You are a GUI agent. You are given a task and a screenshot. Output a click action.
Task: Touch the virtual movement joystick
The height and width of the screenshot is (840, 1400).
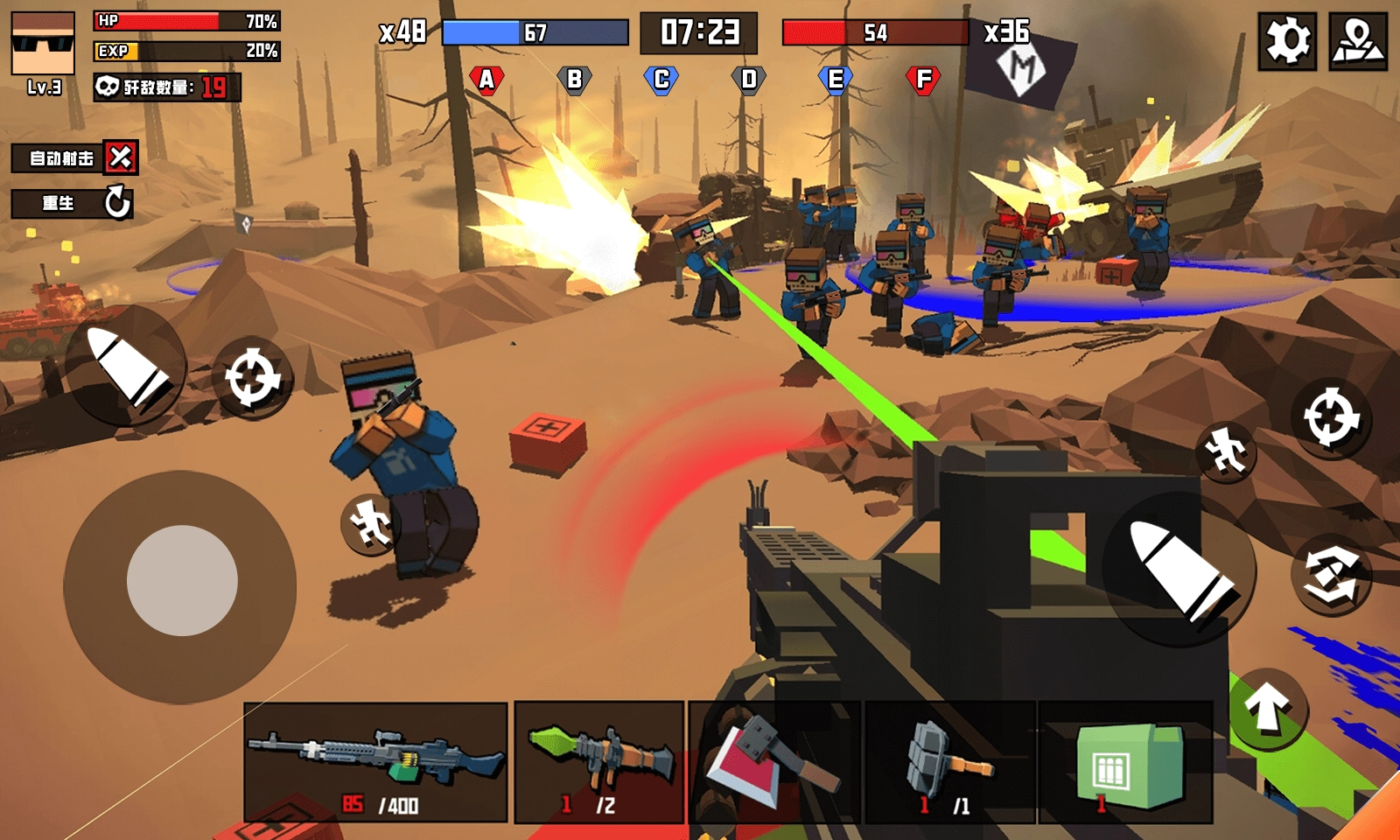click(182, 581)
